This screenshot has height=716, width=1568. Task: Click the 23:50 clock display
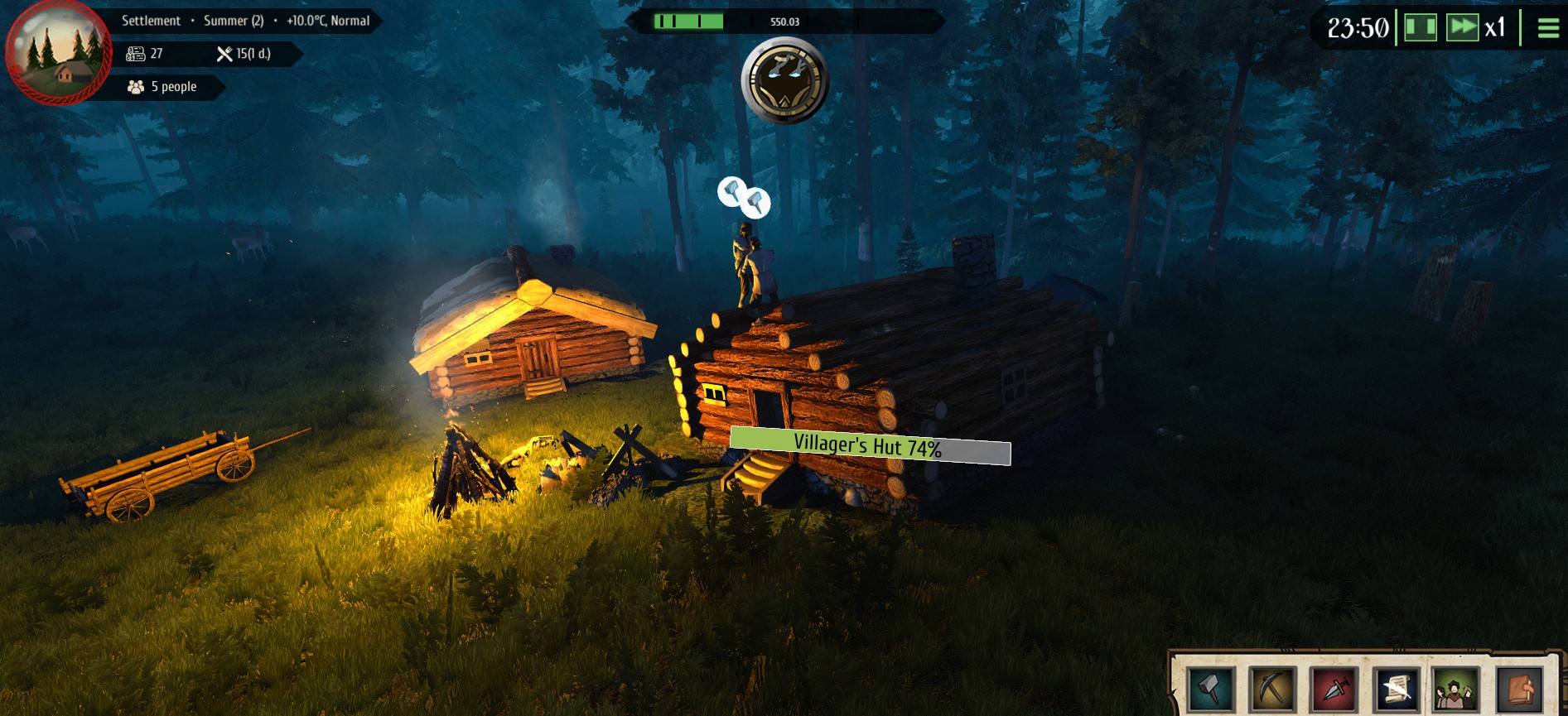pos(1359,26)
